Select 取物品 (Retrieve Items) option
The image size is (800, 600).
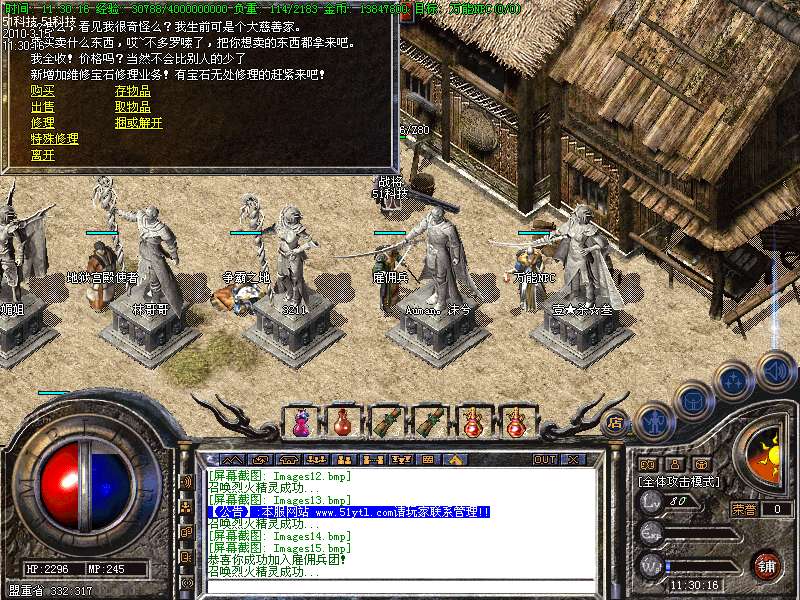pos(132,107)
